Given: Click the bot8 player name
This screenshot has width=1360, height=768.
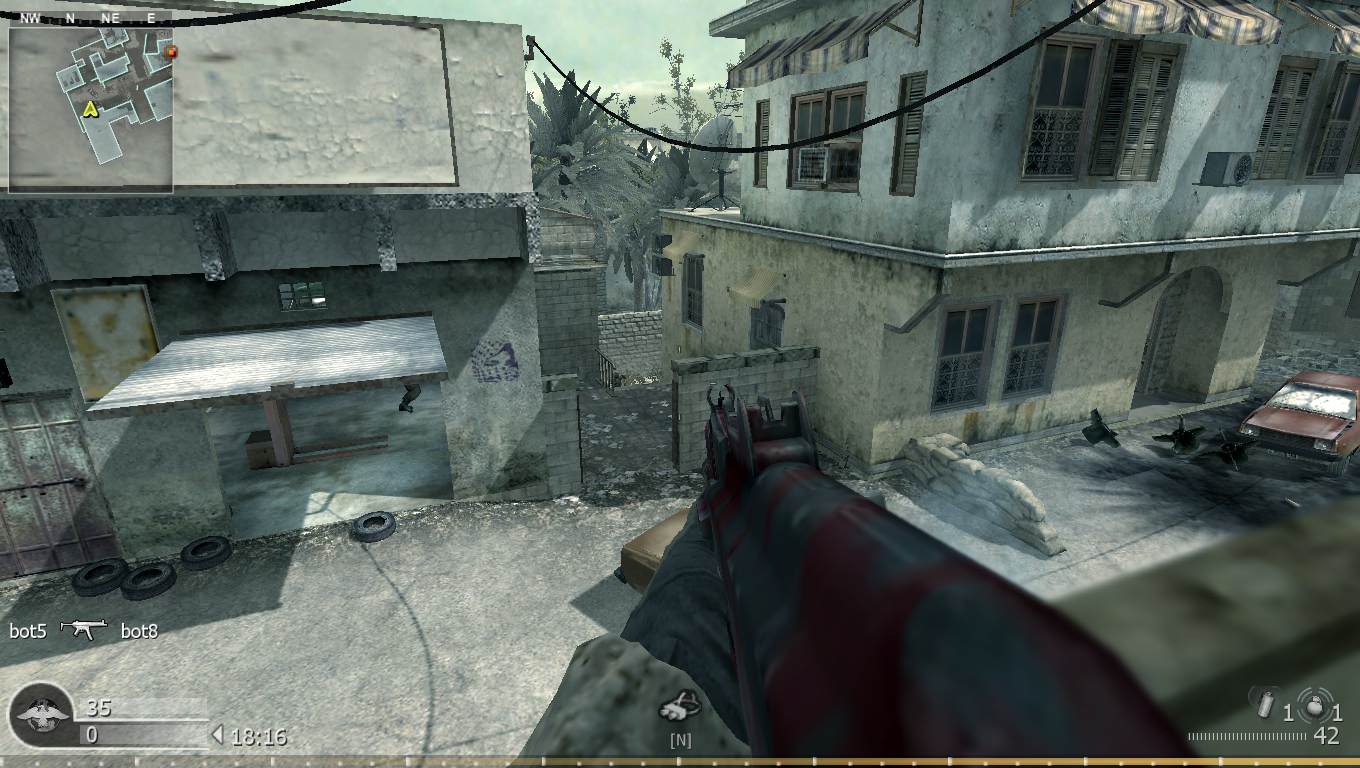Looking at the screenshot, I should pyautogui.click(x=140, y=631).
